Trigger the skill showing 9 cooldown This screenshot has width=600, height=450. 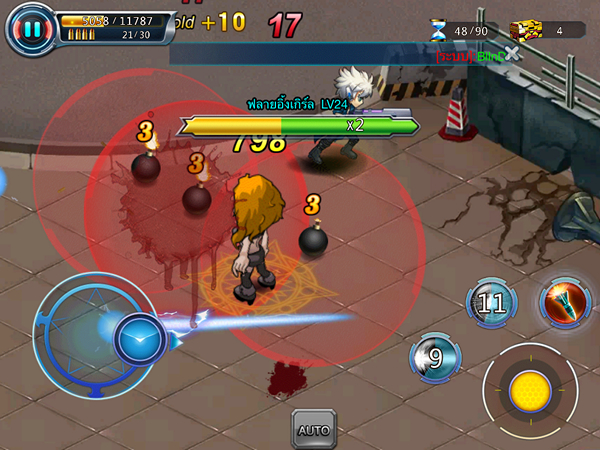tap(435, 357)
